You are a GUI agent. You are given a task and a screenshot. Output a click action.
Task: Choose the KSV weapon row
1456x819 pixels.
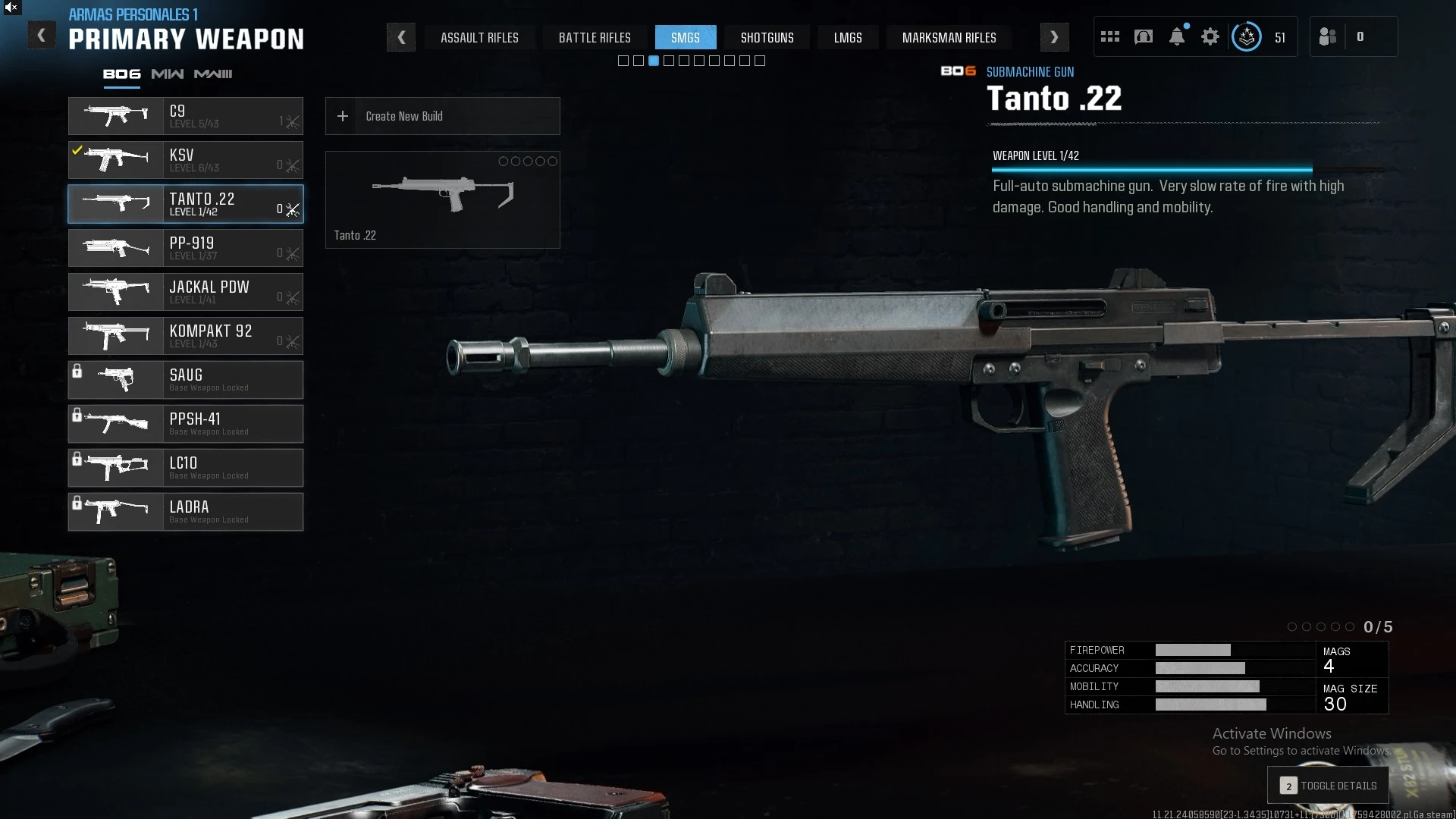[x=186, y=160]
